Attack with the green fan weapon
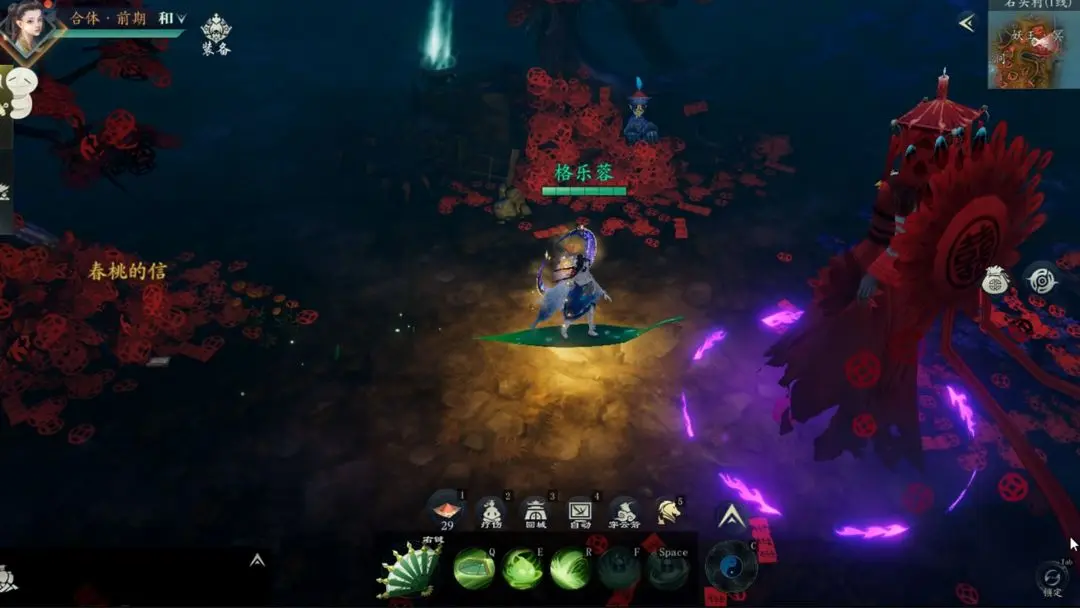Screen dimensions: 1080x608 [x=409, y=571]
